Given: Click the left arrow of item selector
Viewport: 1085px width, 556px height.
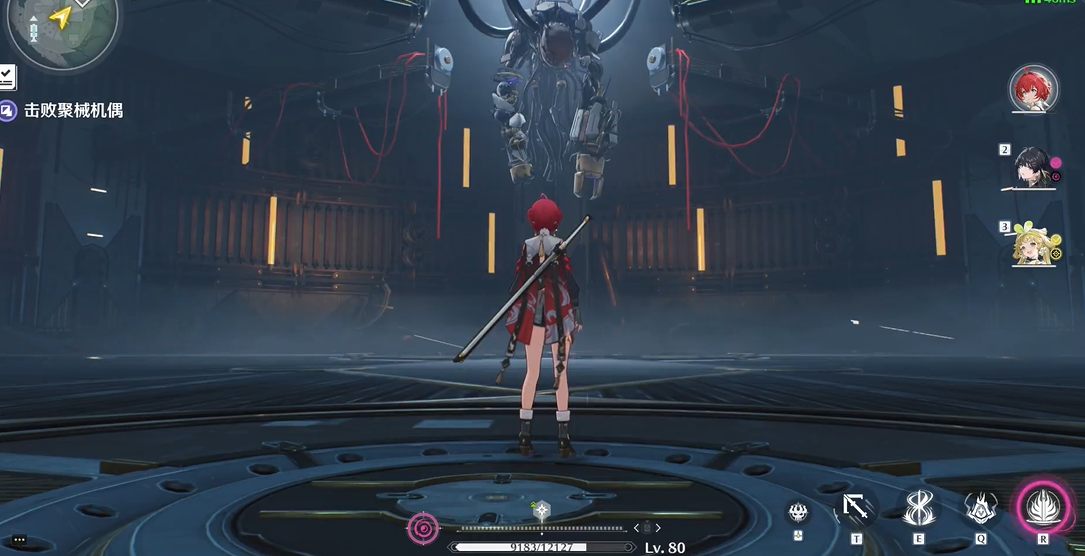Looking at the screenshot, I should 636,528.
